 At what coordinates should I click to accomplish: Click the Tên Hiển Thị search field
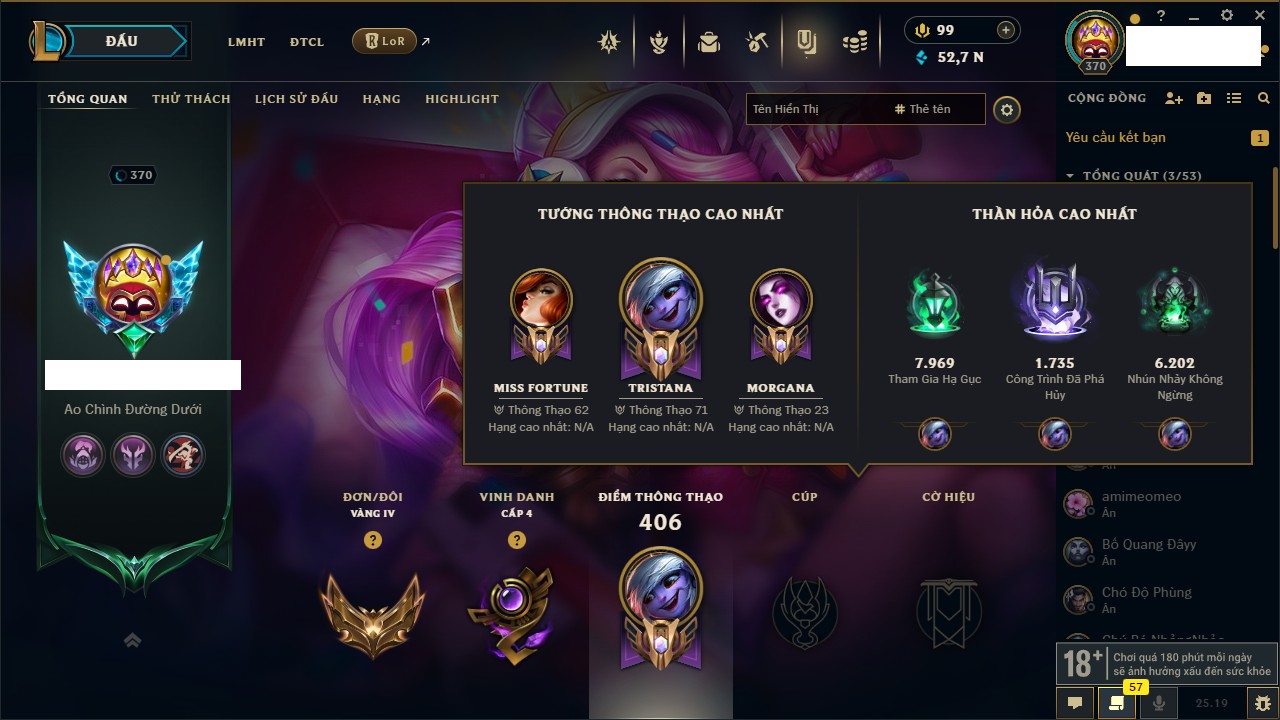[815, 109]
